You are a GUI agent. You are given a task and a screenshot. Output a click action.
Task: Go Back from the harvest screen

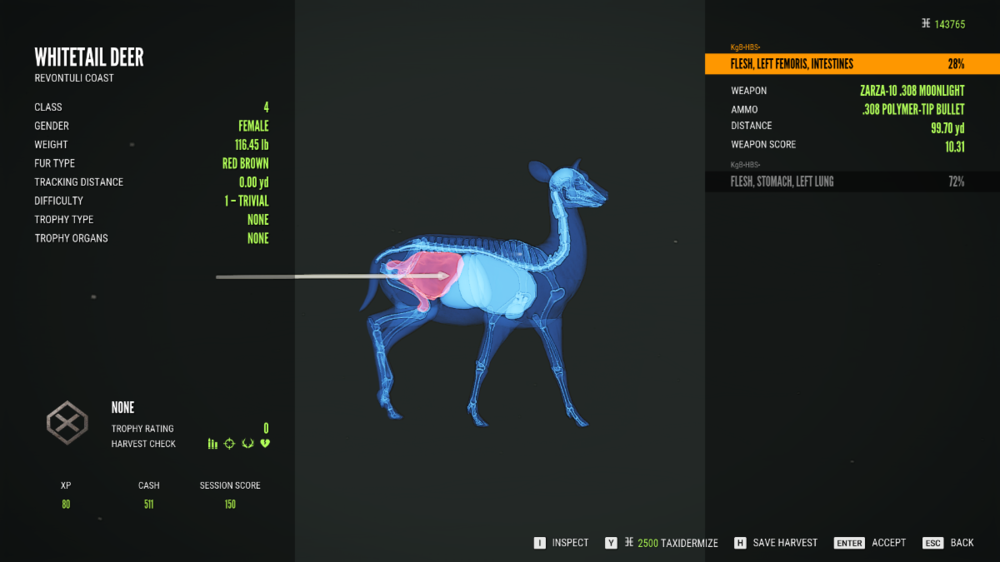(948, 543)
